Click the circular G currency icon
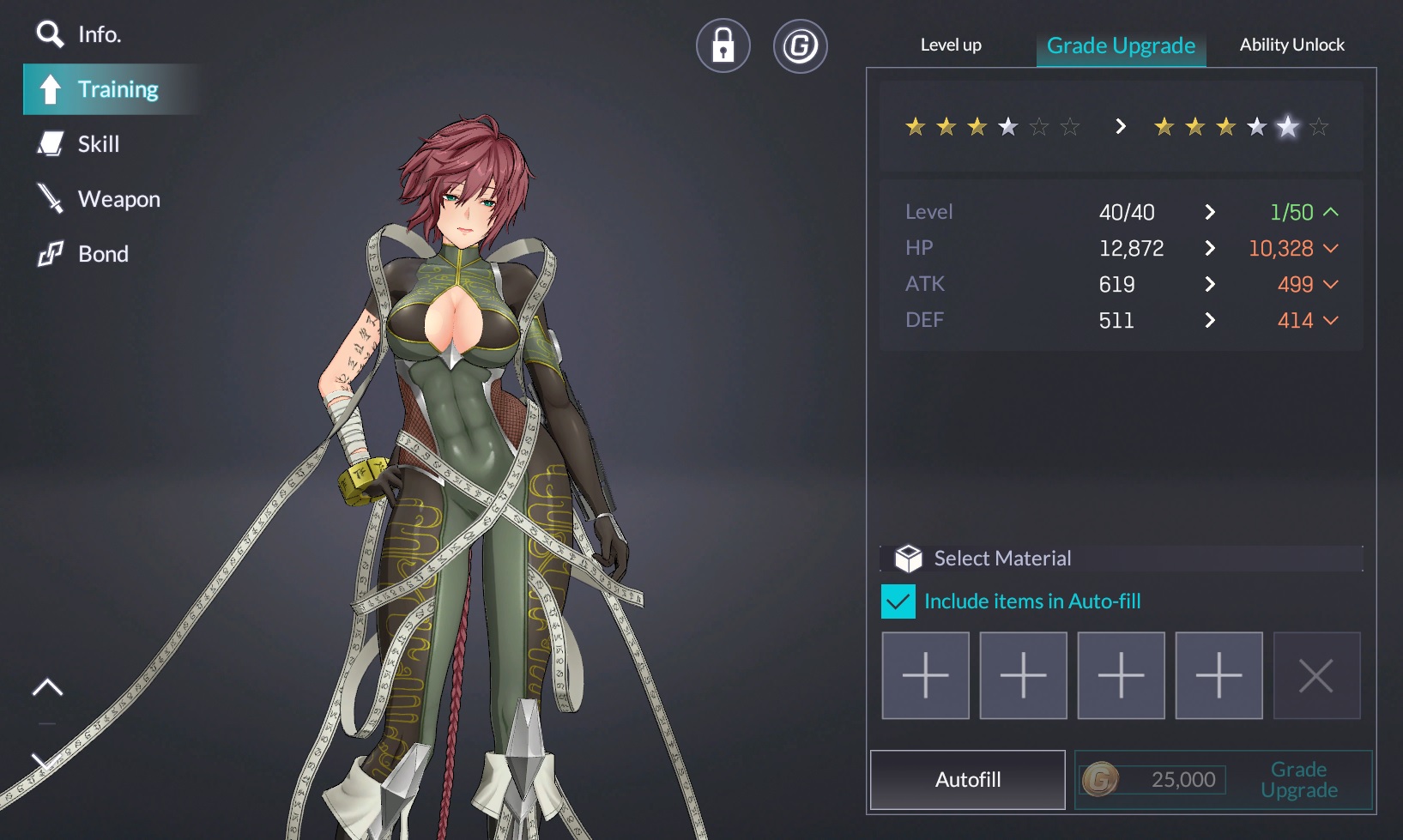The height and width of the screenshot is (840, 1403). [x=800, y=45]
